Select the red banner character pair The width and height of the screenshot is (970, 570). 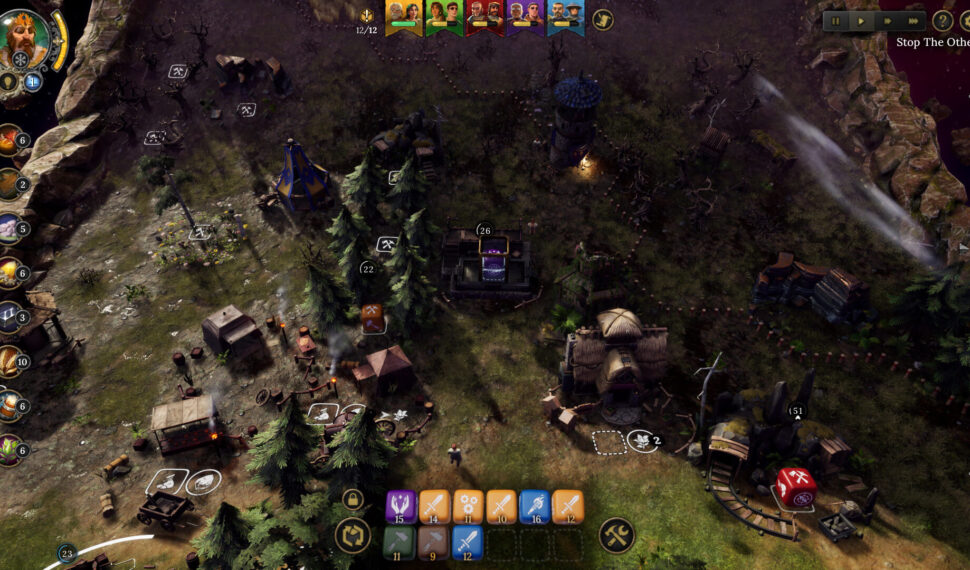pos(484,16)
